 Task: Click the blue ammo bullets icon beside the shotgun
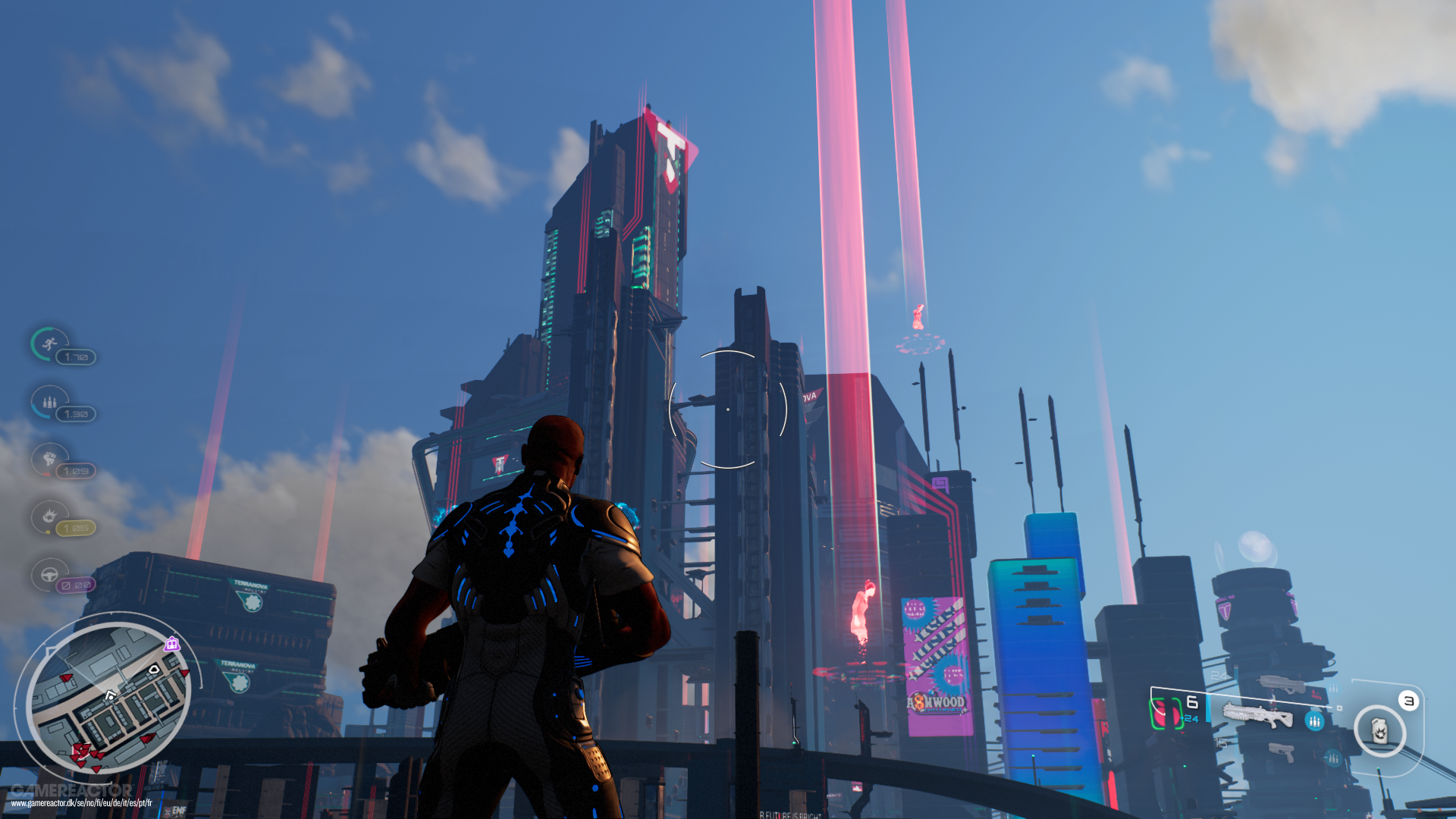[1315, 721]
